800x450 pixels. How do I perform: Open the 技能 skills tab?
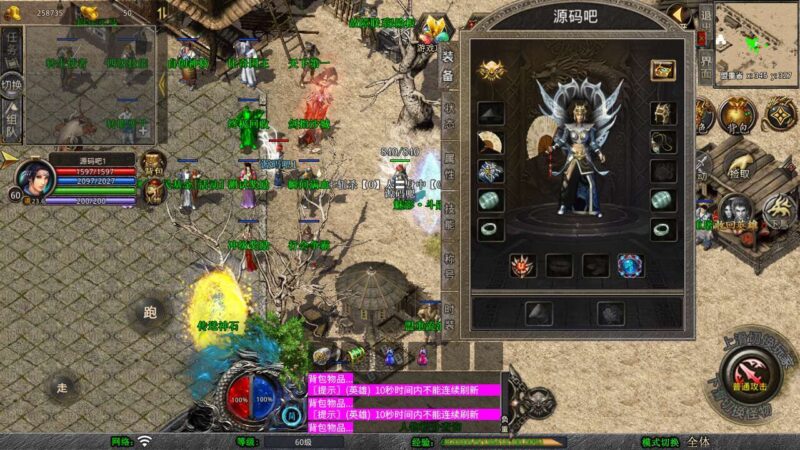tap(448, 222)
